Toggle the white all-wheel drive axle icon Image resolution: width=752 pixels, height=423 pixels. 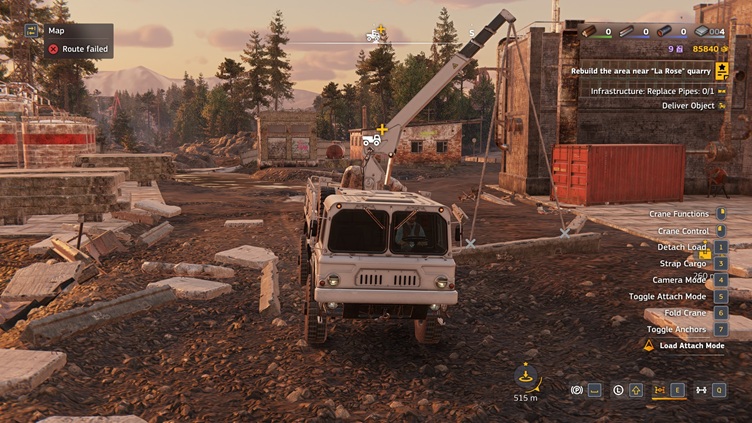702,390
